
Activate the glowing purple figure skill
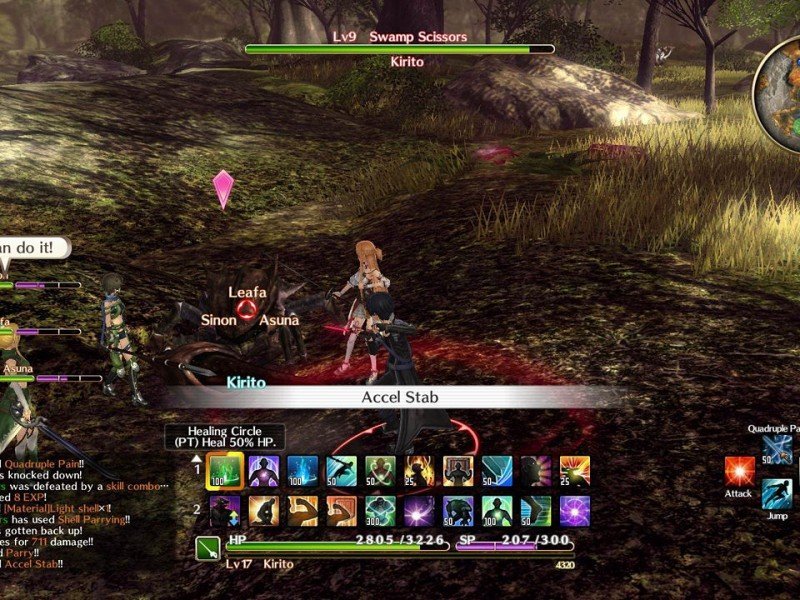264,472
